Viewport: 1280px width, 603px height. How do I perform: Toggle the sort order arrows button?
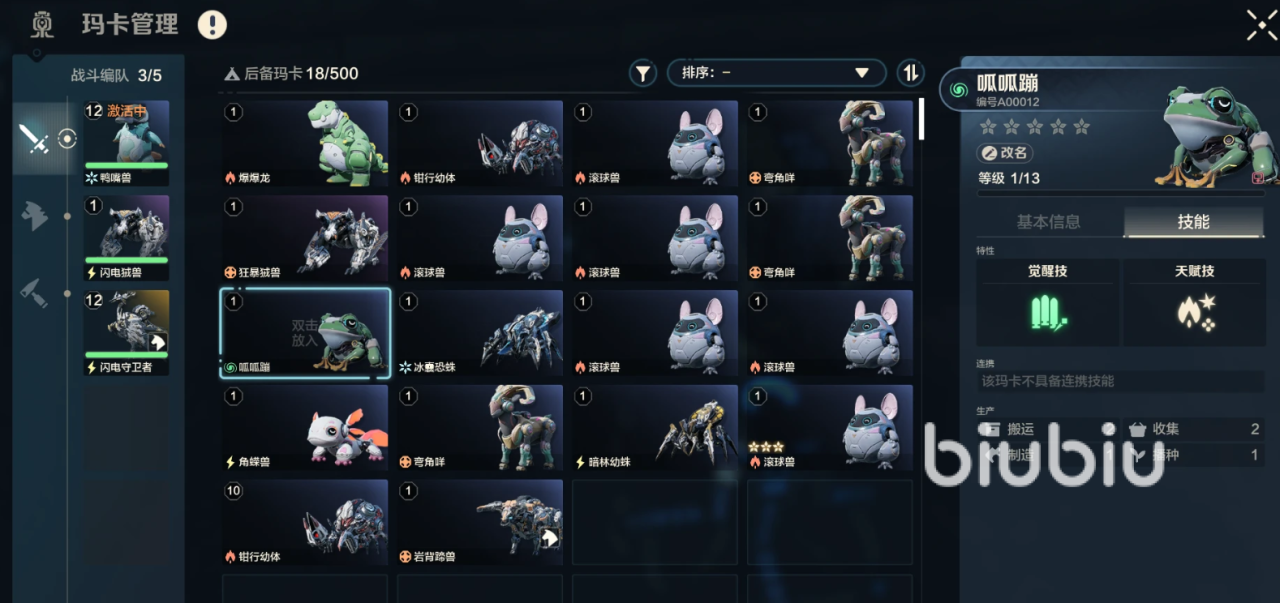(x=910, y=73)
